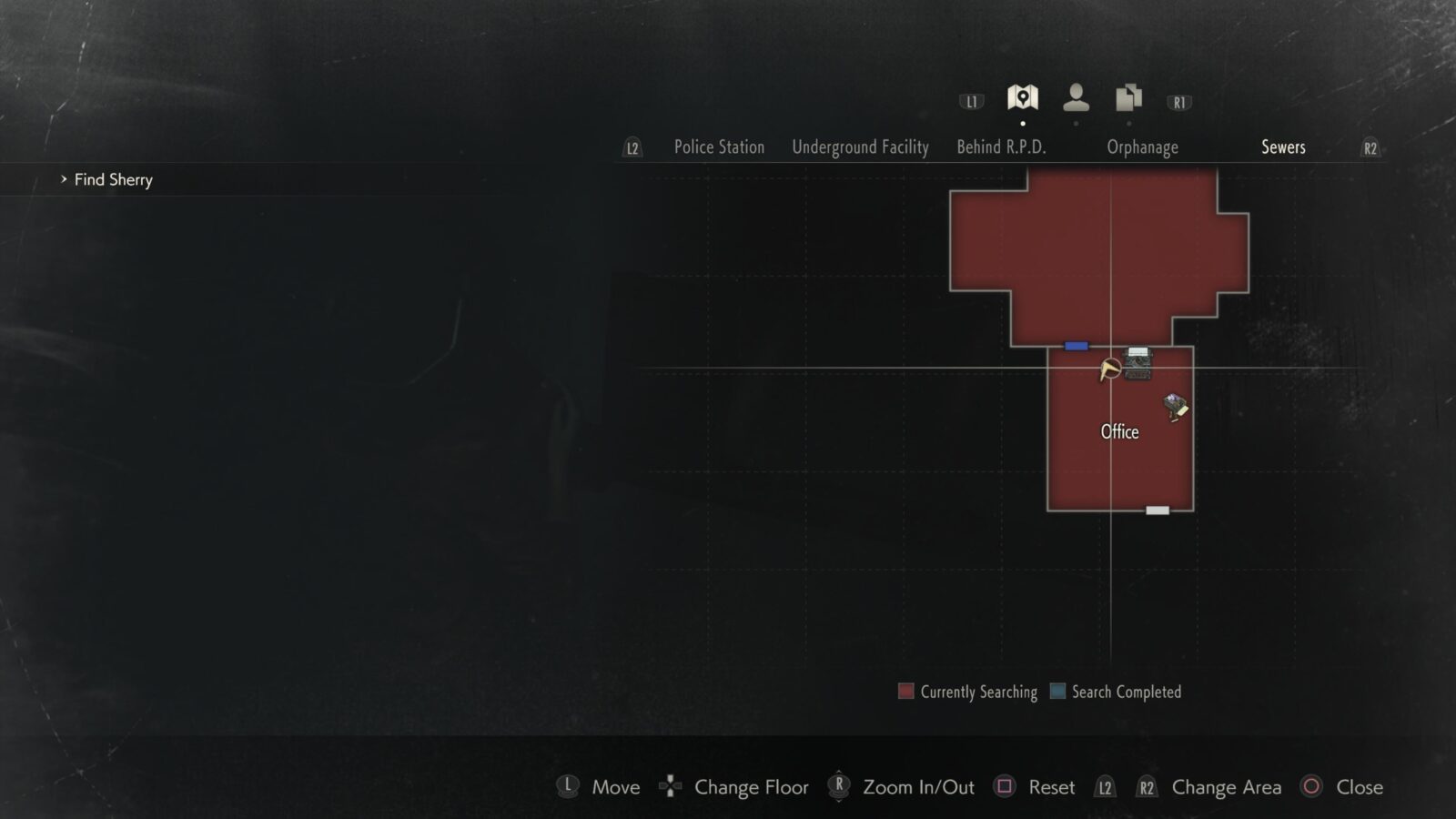Image resolution: width=1456 pixels, height=819 pixels.
Task: Toggle the Currently Searching legend marker
Action: (905, 692)
